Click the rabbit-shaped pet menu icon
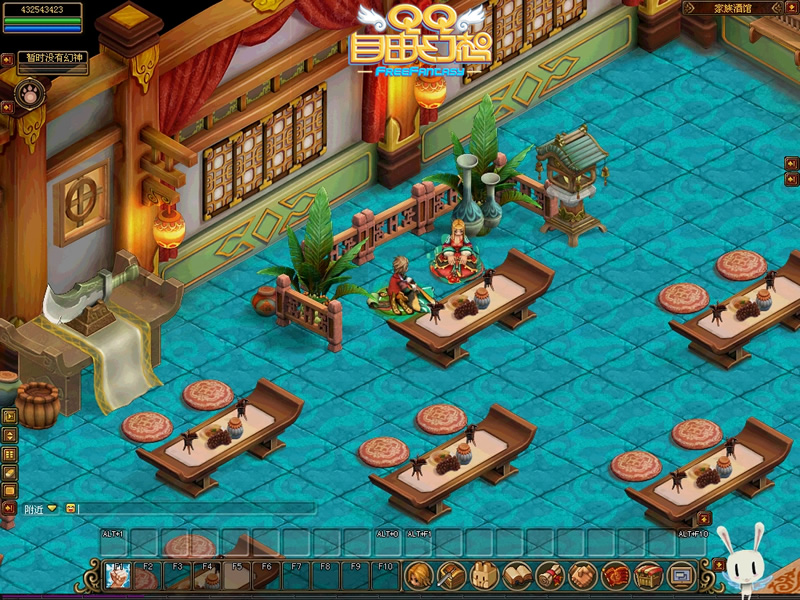The image size is (800, 600). [x=484, y=575]
